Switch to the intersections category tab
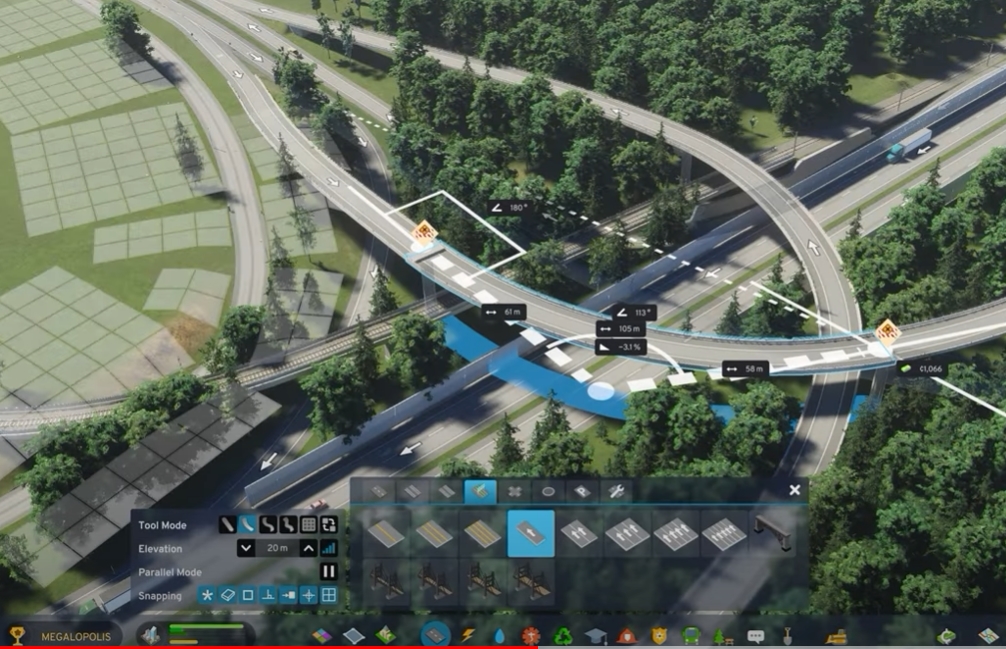1006x649 pixels. (514, 491)
